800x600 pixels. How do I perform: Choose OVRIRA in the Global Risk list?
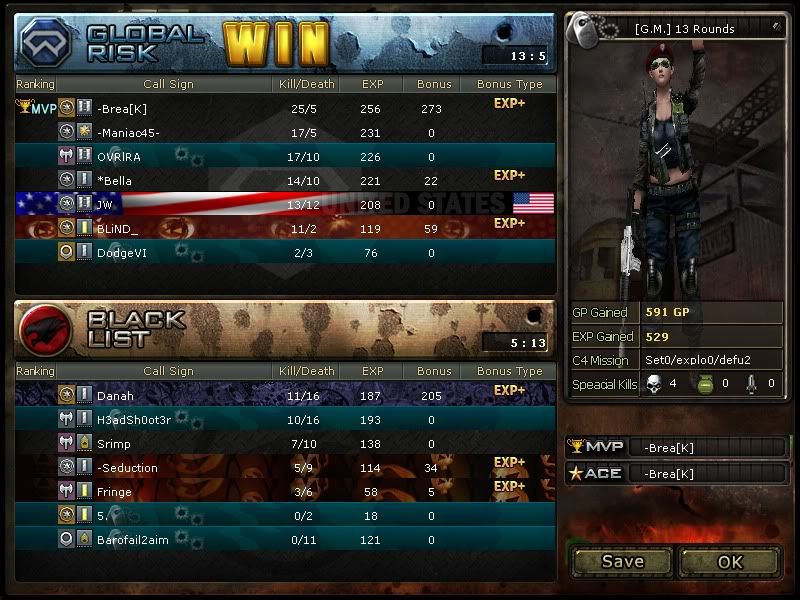[x=119, y=157]
